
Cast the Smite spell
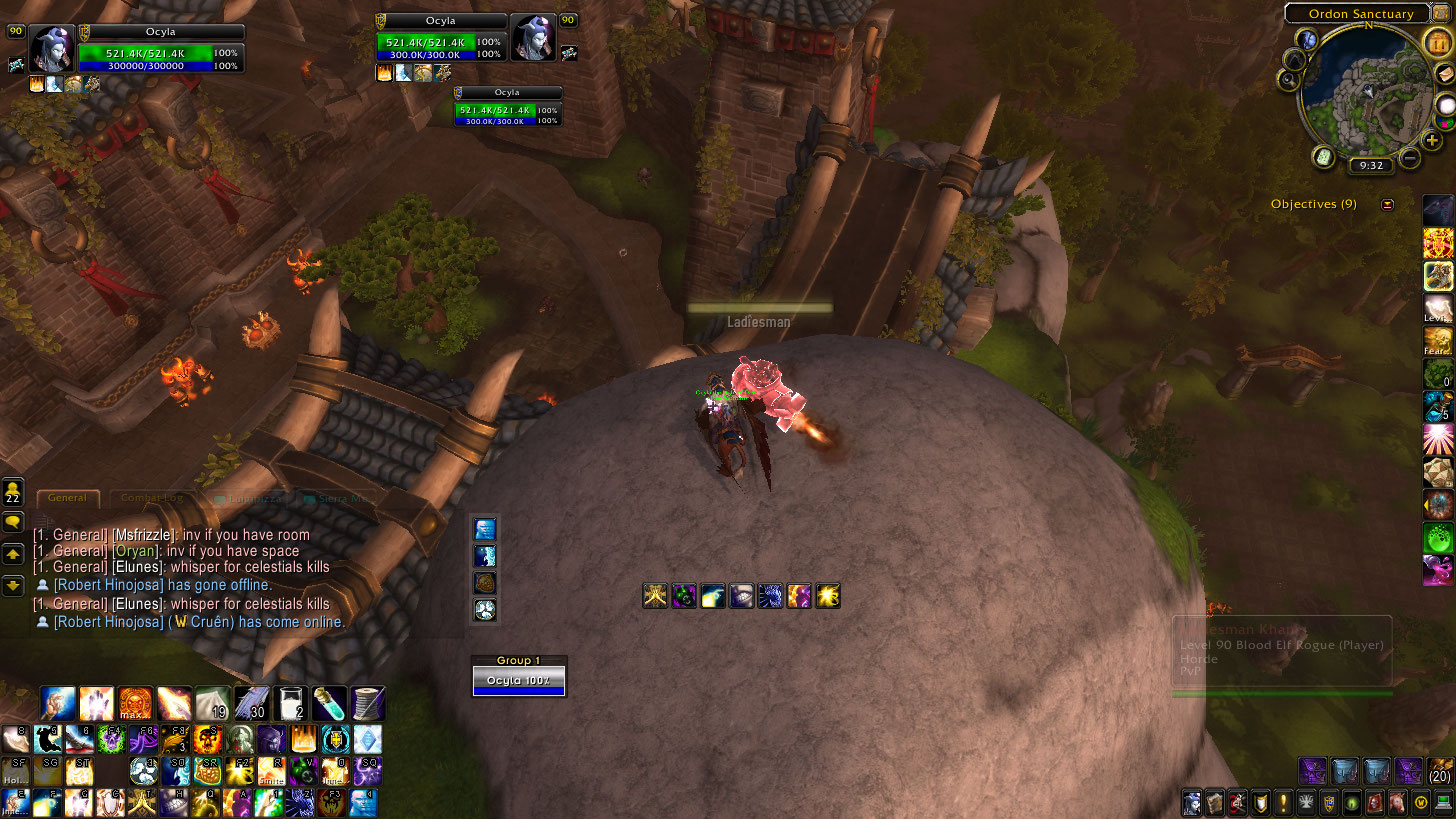click(272, 771)
